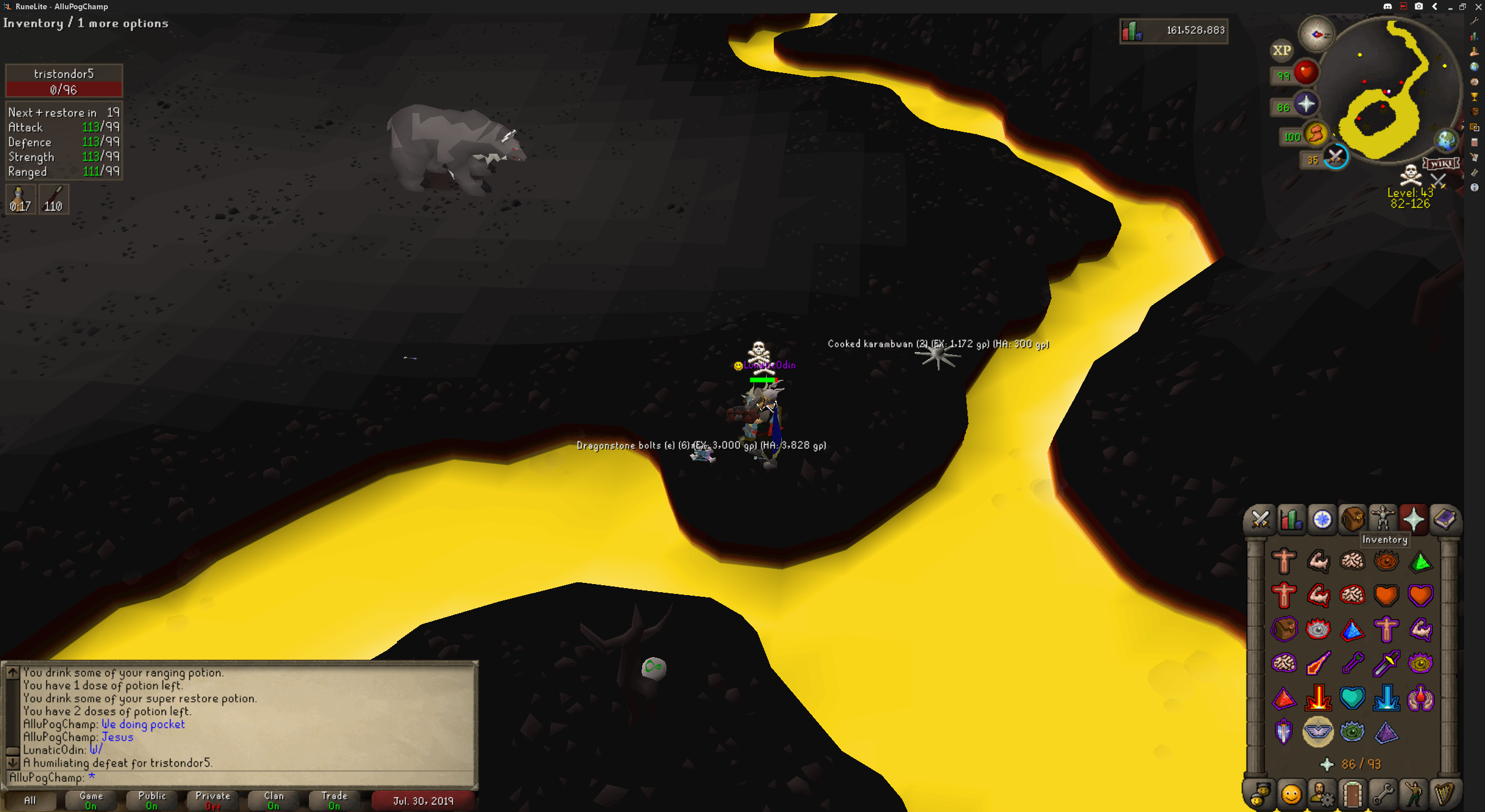
Task: Switch to the Clan chat tab
Action: point(274,800)
